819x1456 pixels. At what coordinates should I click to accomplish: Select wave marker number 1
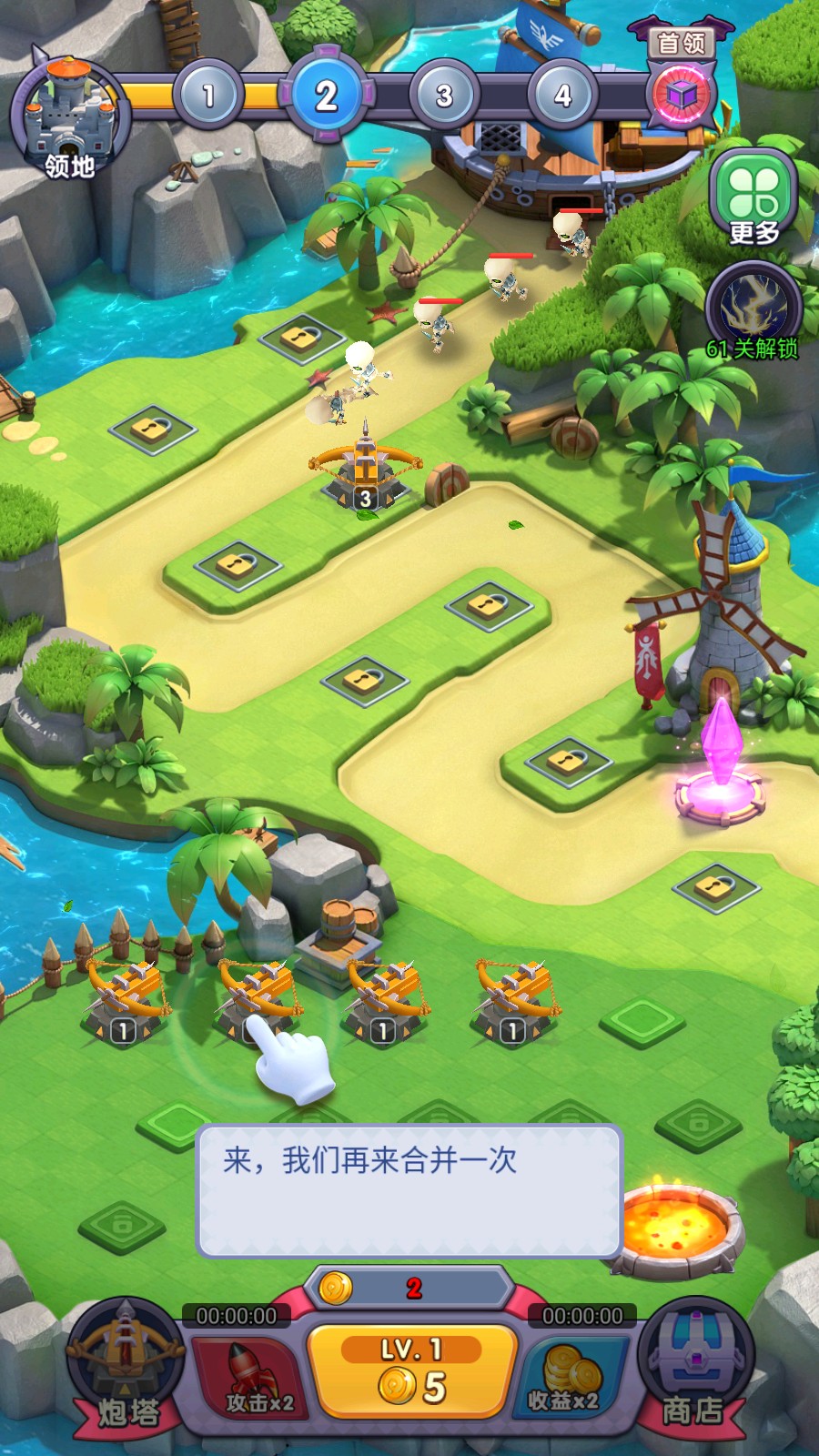[208, 95]
